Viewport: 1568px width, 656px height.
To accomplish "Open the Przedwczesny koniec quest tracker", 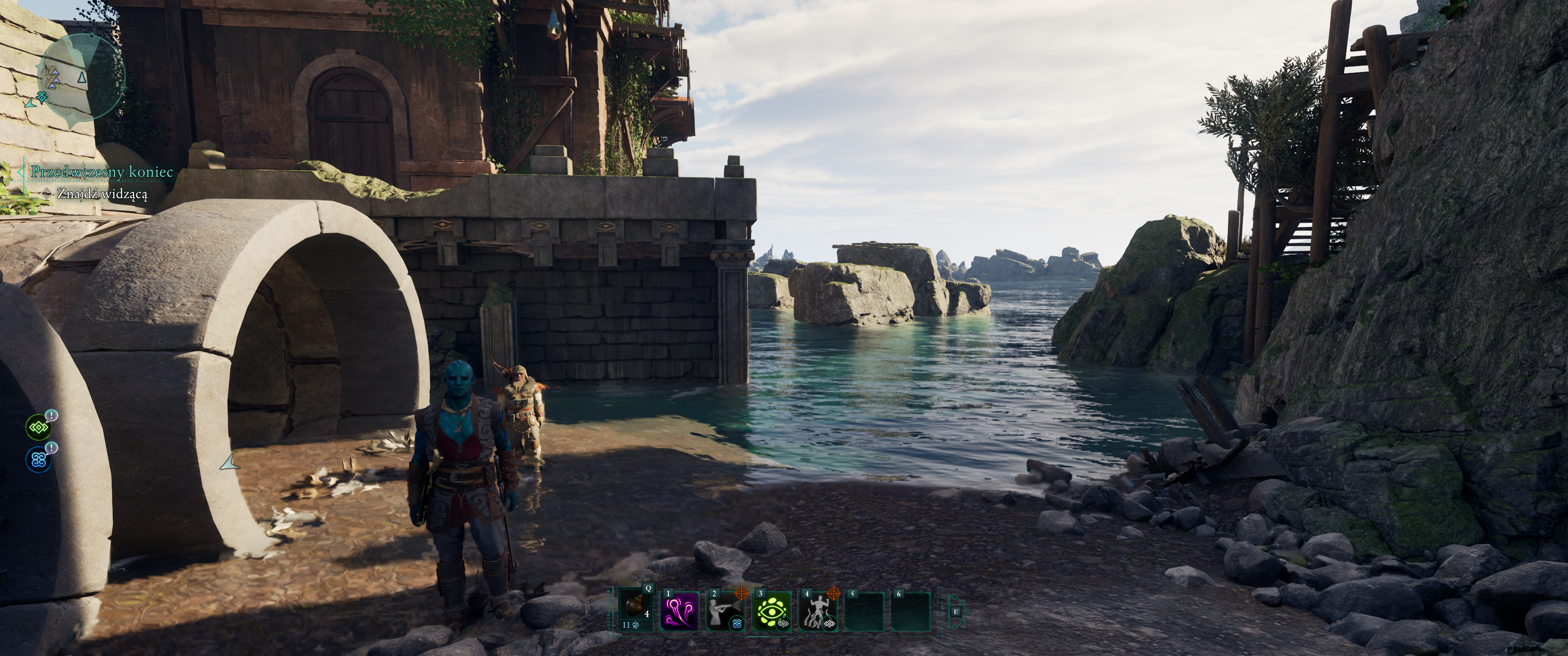I will pyautogui.click(x=102, y=172).
